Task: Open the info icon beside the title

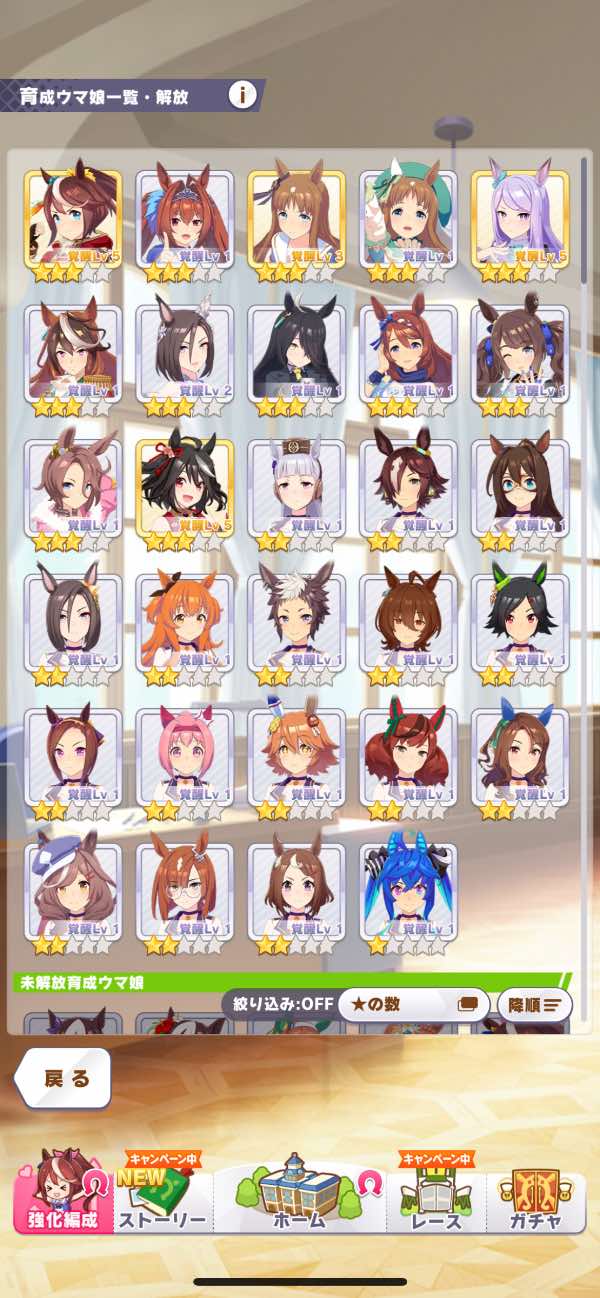Action: point(242,96)
